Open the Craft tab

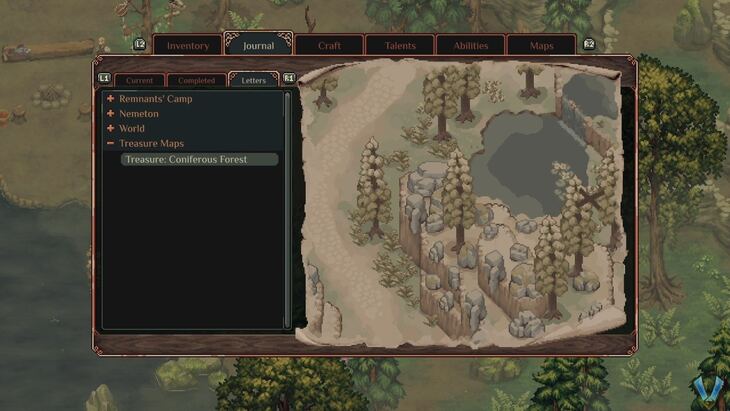coord(329,46)
